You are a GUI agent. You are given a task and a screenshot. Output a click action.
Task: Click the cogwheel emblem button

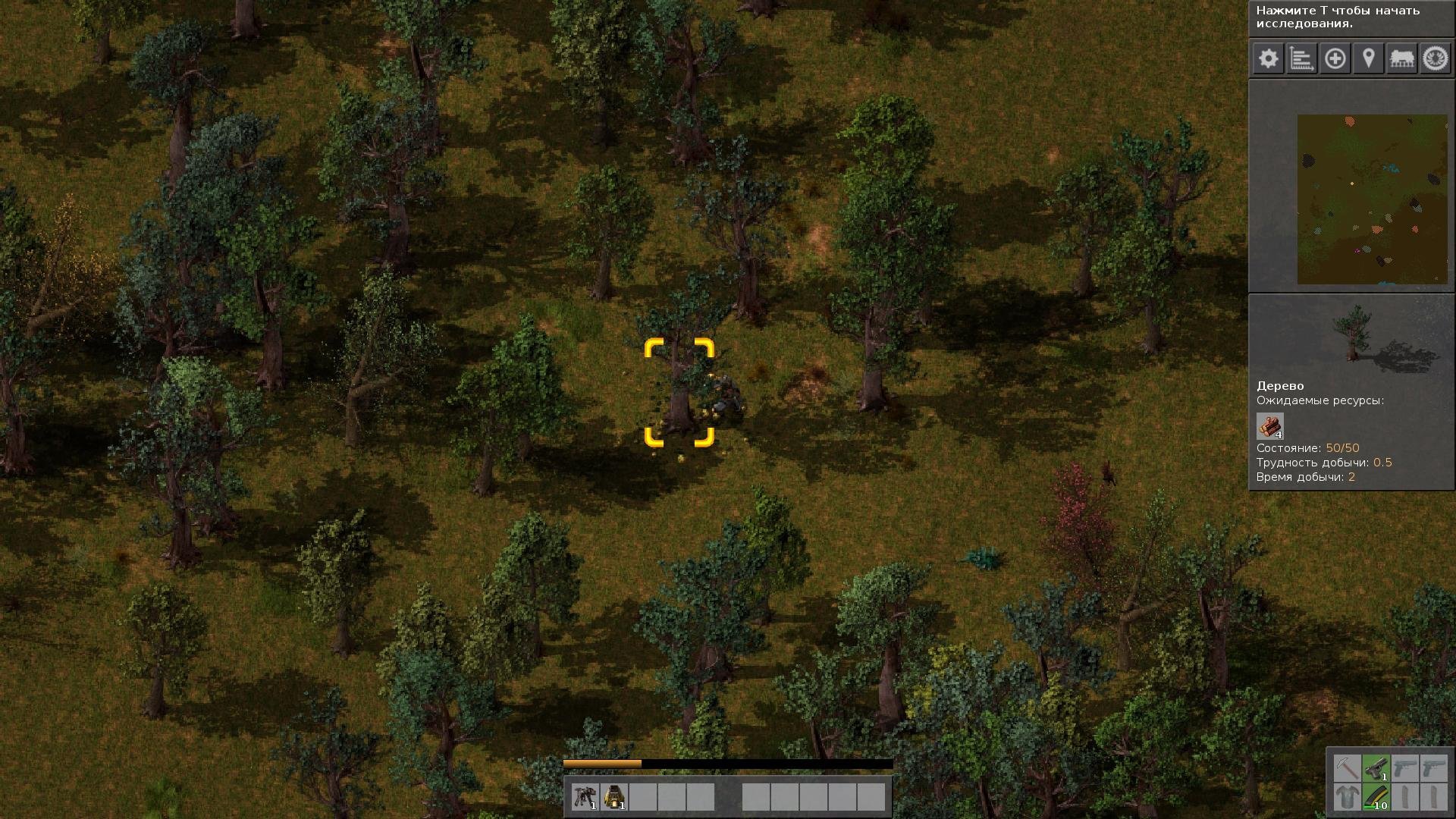click(x=1435, y=58)
